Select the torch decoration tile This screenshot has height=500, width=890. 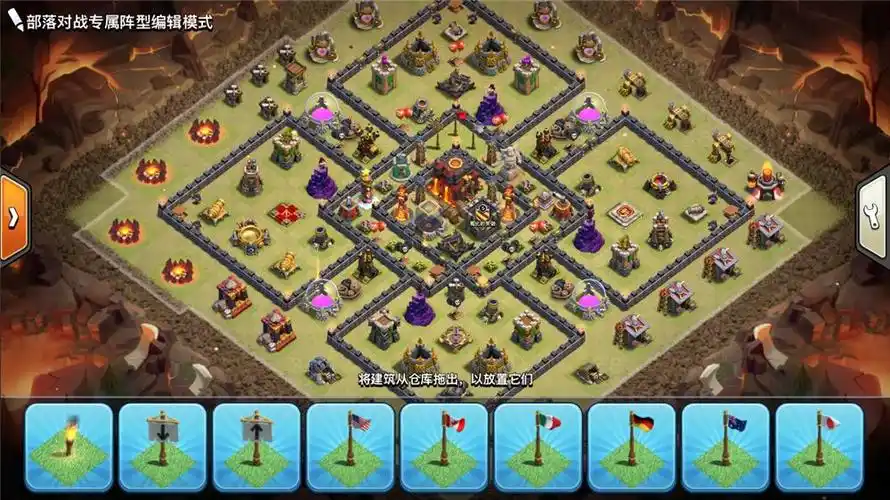tap(69, 447)
